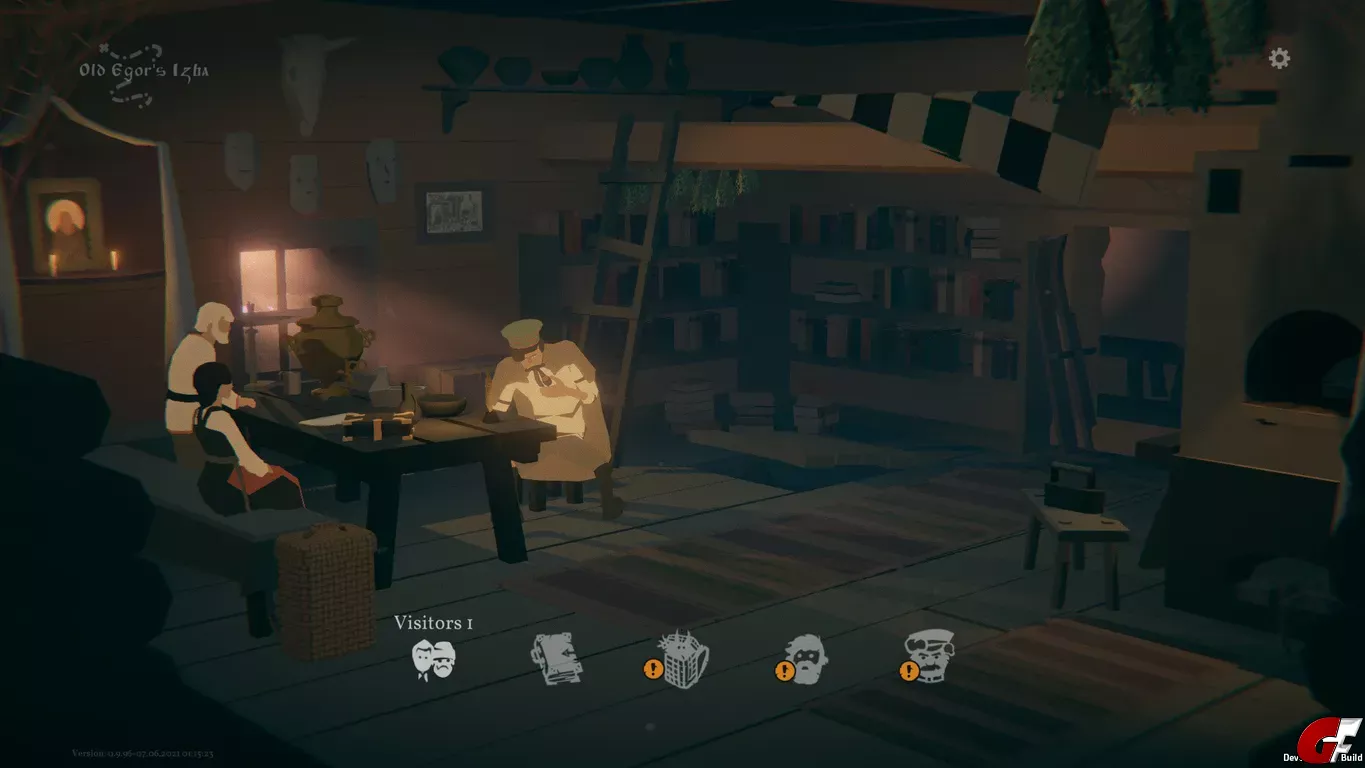Image resolution: width=1365 pixels, height=768 pixels.
Task: Open the journal book icon
Action: [555, 659]
